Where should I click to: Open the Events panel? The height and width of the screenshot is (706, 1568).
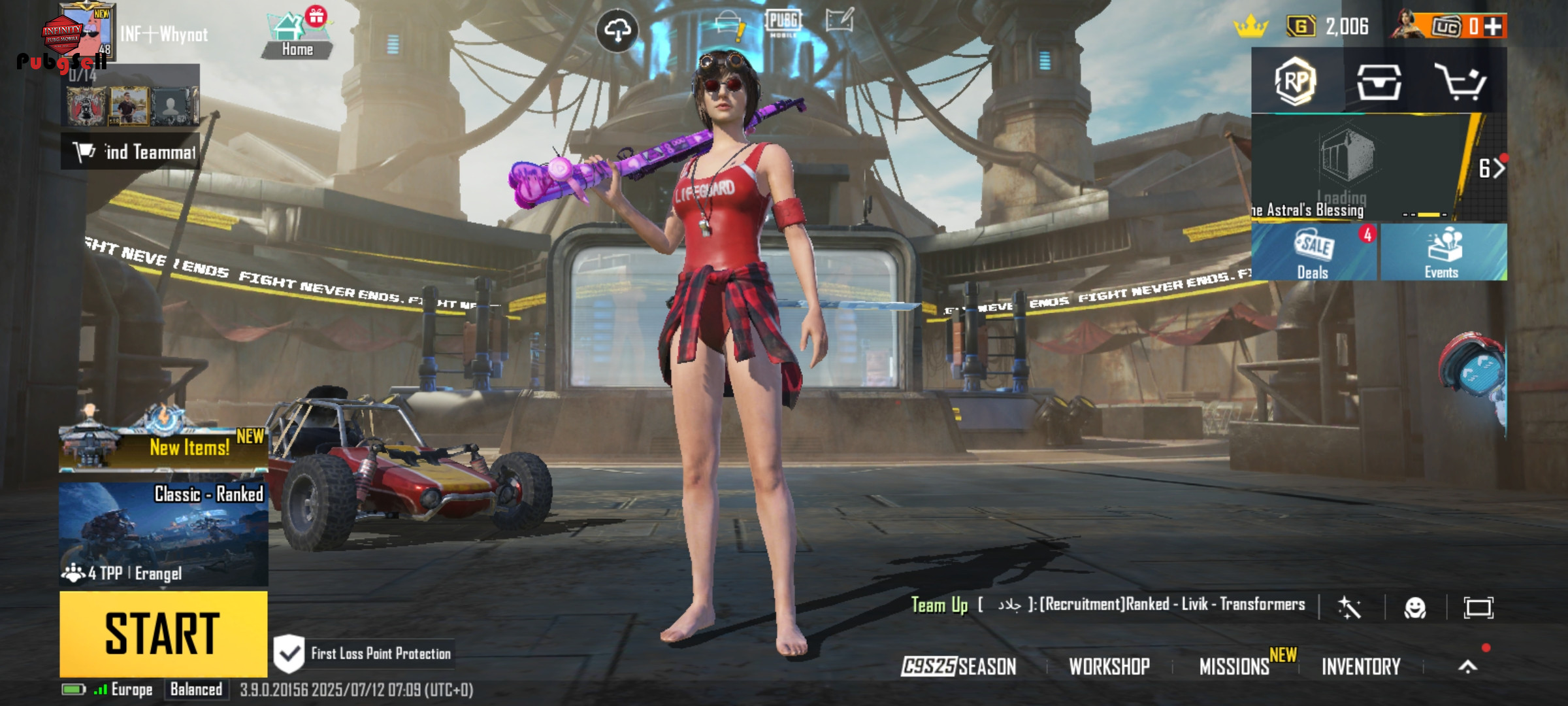(1443, 253)
